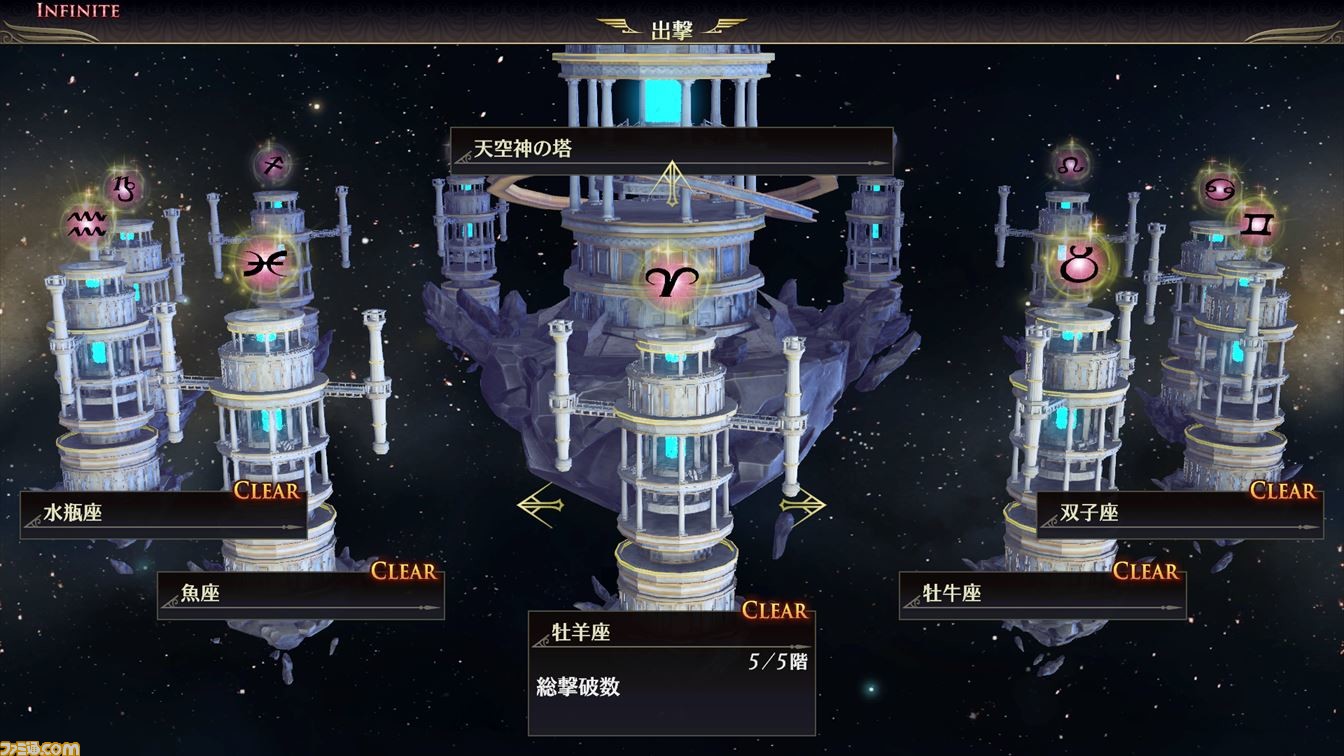Click the golden up navigation arrow

[x=672, y=180]
